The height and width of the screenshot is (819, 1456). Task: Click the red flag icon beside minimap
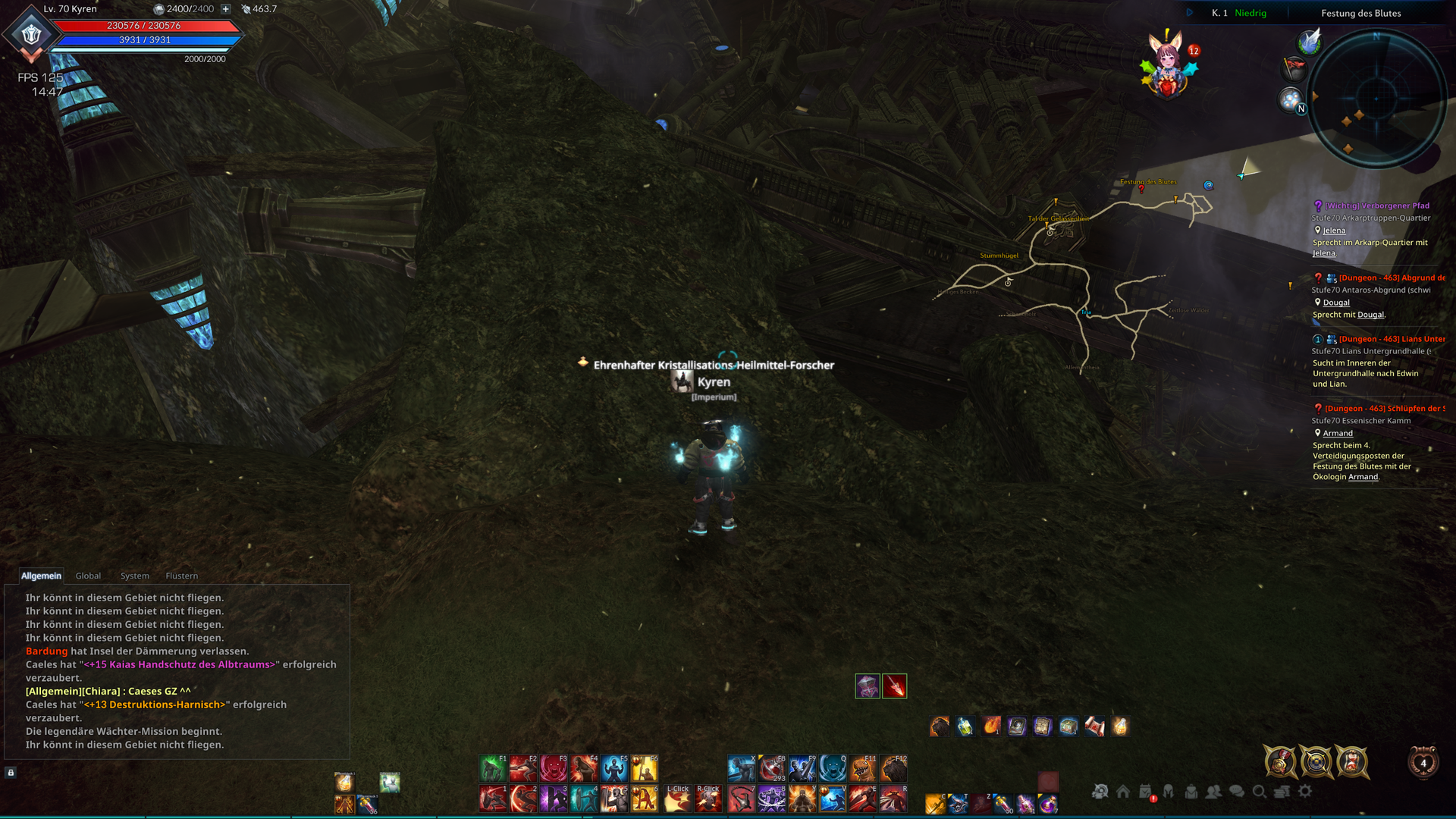1294,70
